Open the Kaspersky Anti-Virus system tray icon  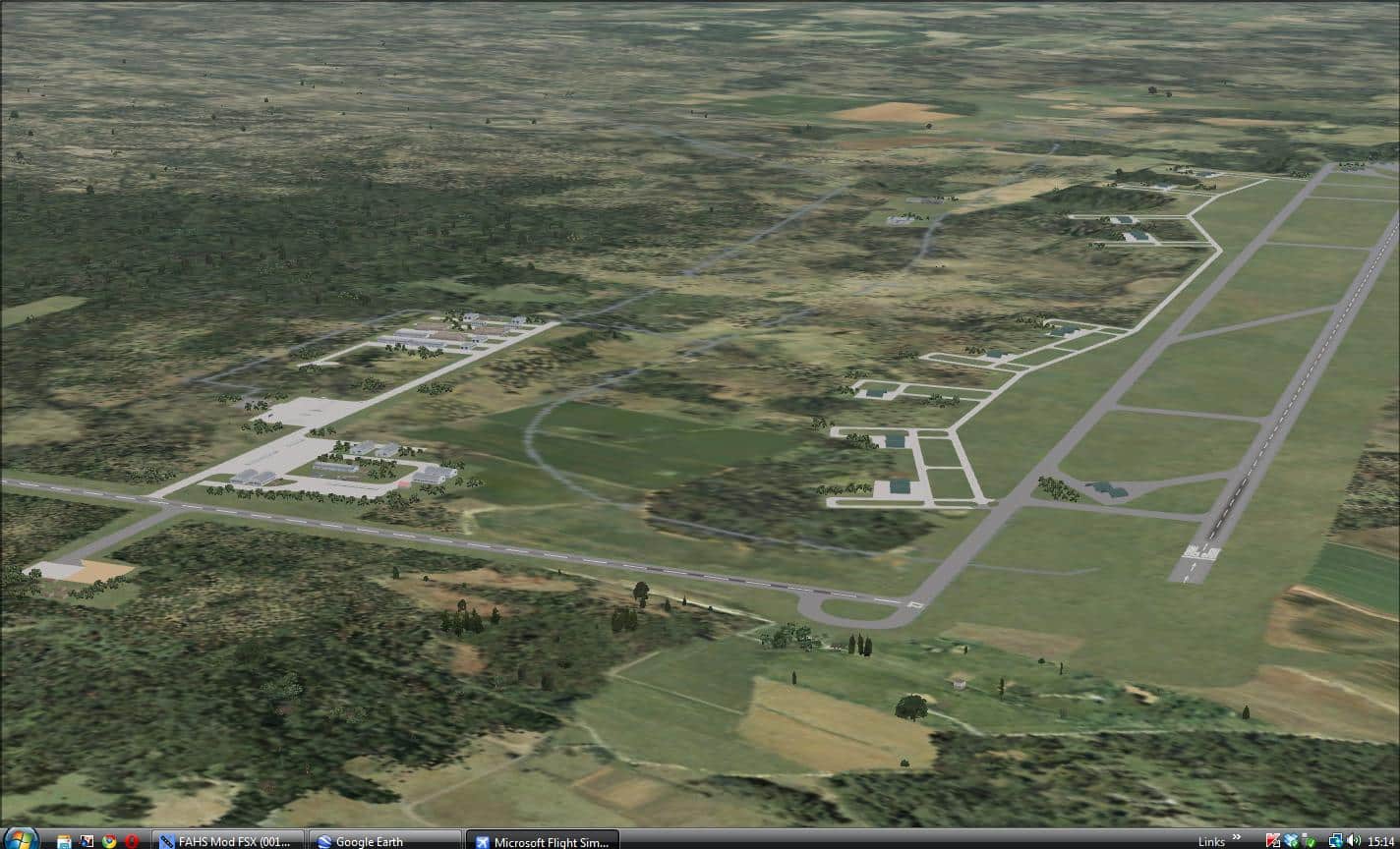tap(1273, 840)
